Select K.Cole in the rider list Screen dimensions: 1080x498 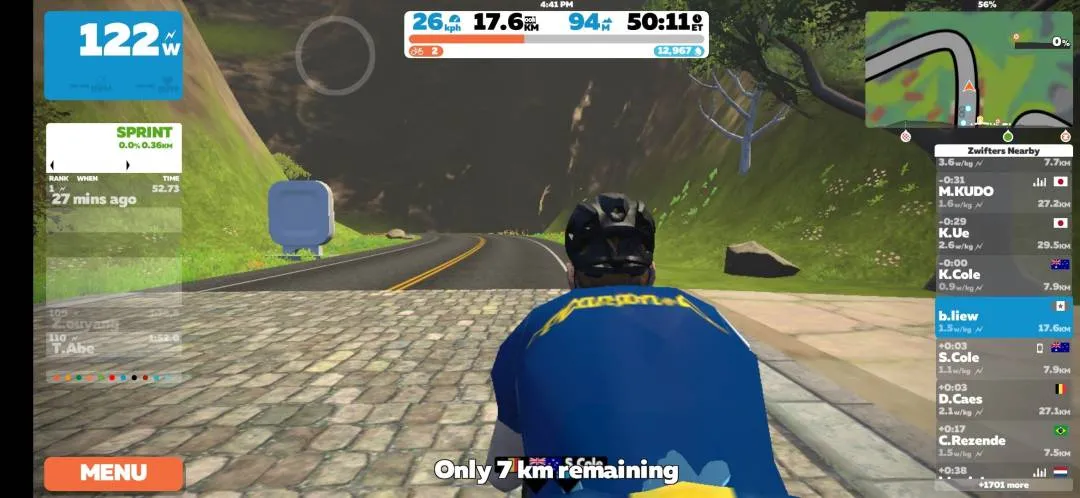[1003, 274]
